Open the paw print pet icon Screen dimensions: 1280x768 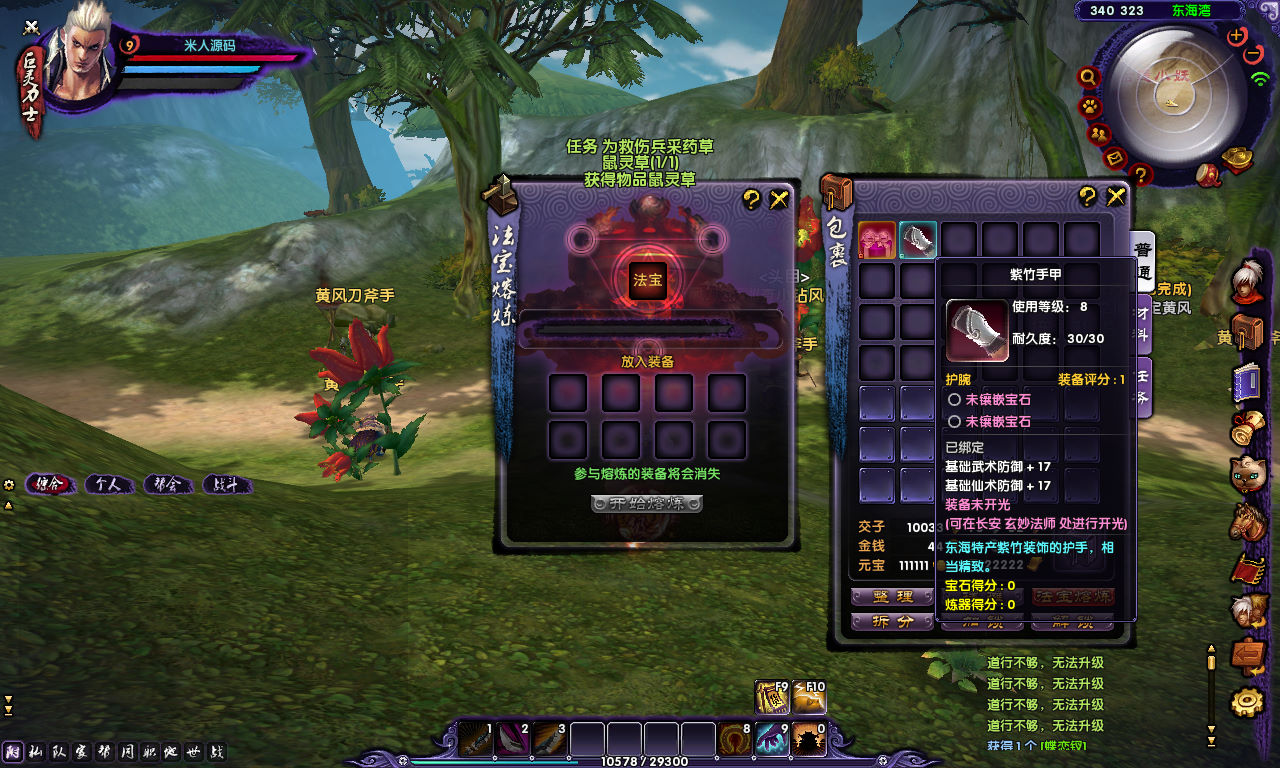pyautogui.click(x=1089, y=105)
